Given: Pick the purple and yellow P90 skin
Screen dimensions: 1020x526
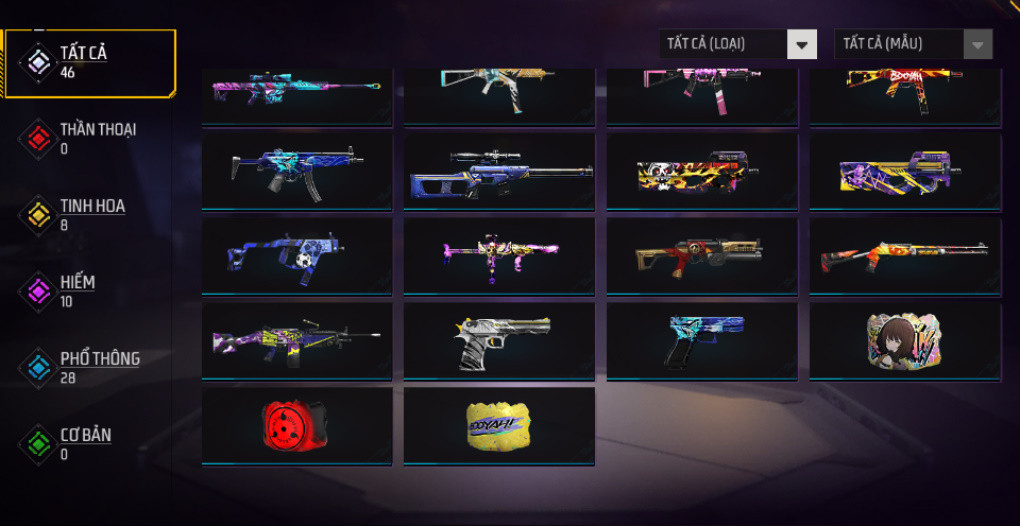Looking at the screenshot, I should (904, 172).
